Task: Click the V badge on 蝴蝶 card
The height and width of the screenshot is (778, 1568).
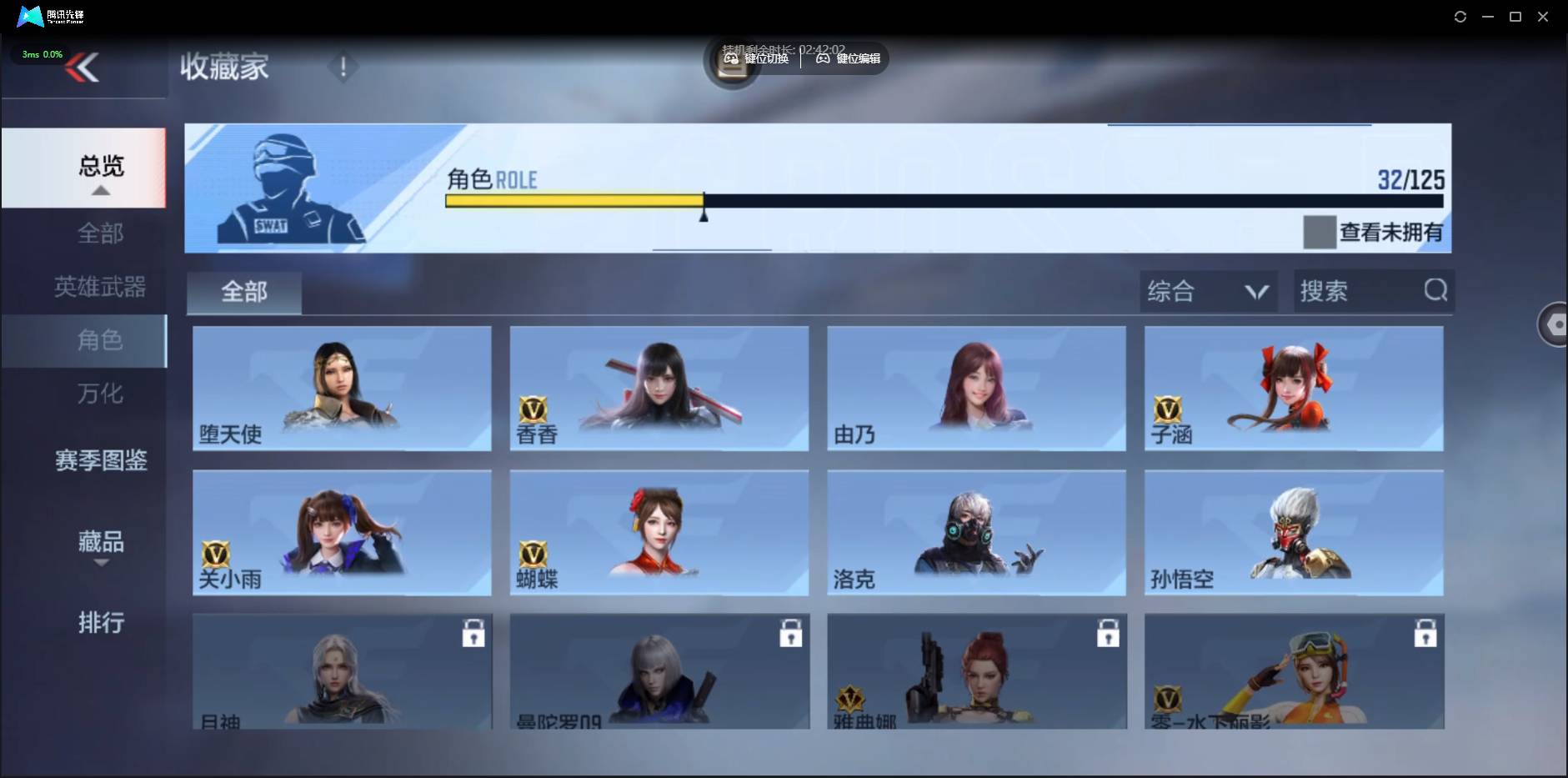Action: (x=534, y=555)
